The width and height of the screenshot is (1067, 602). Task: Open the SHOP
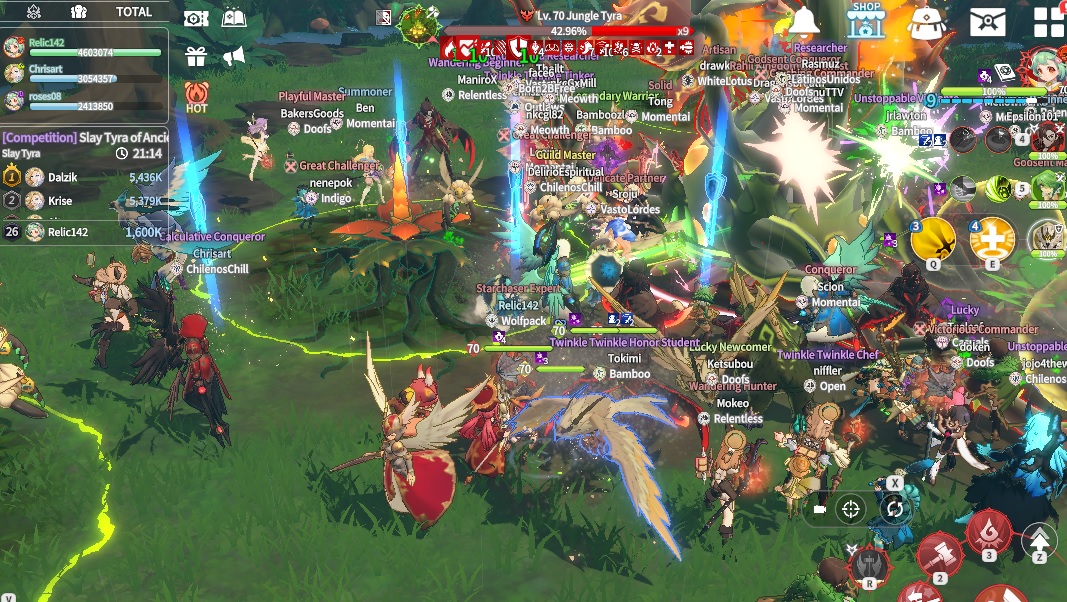[x=866, y=20]
